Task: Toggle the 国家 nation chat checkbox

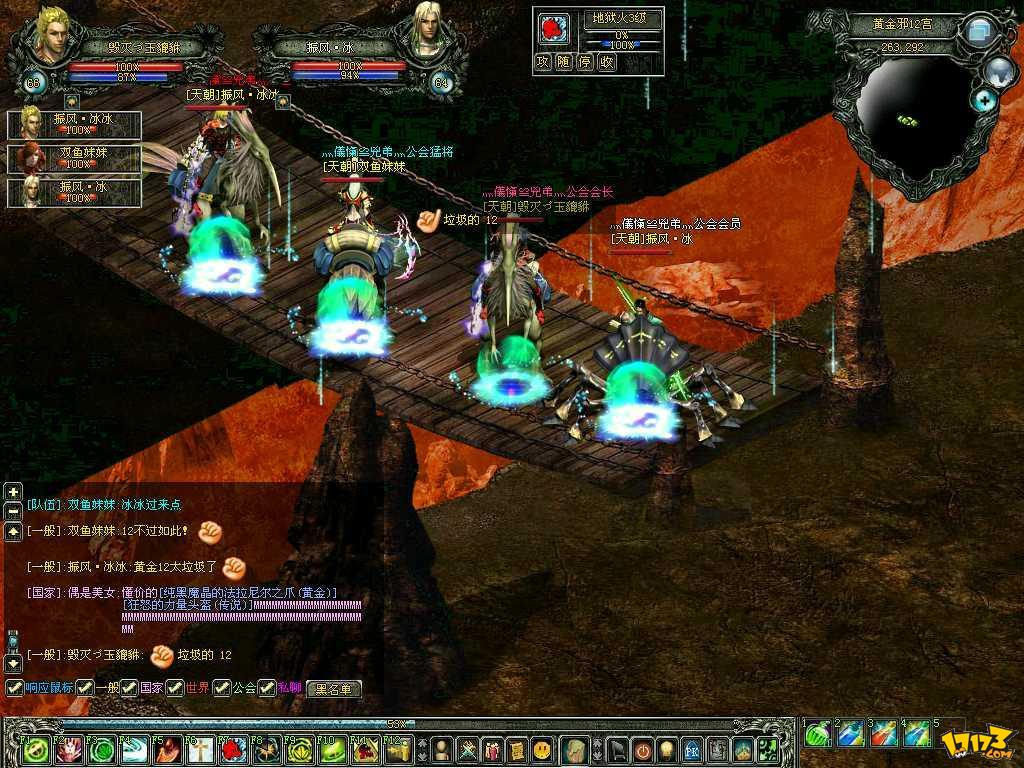Action: 129,688
